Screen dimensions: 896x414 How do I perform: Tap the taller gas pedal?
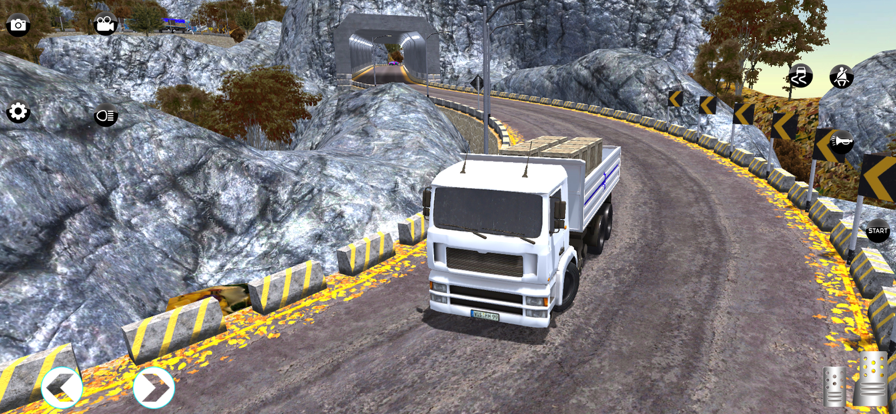(x=871, y=378)
